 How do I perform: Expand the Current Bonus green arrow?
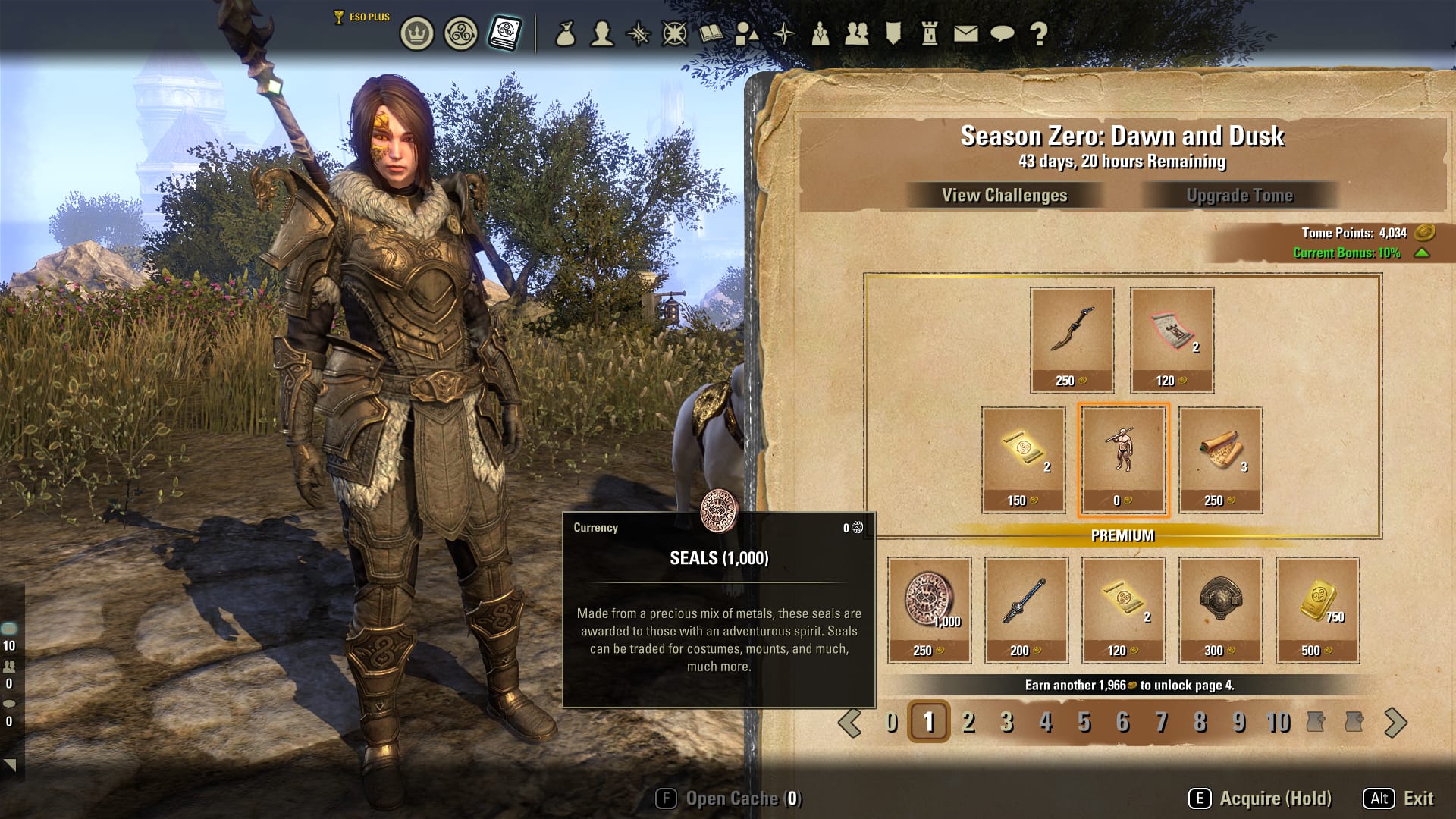point(1422,253)
